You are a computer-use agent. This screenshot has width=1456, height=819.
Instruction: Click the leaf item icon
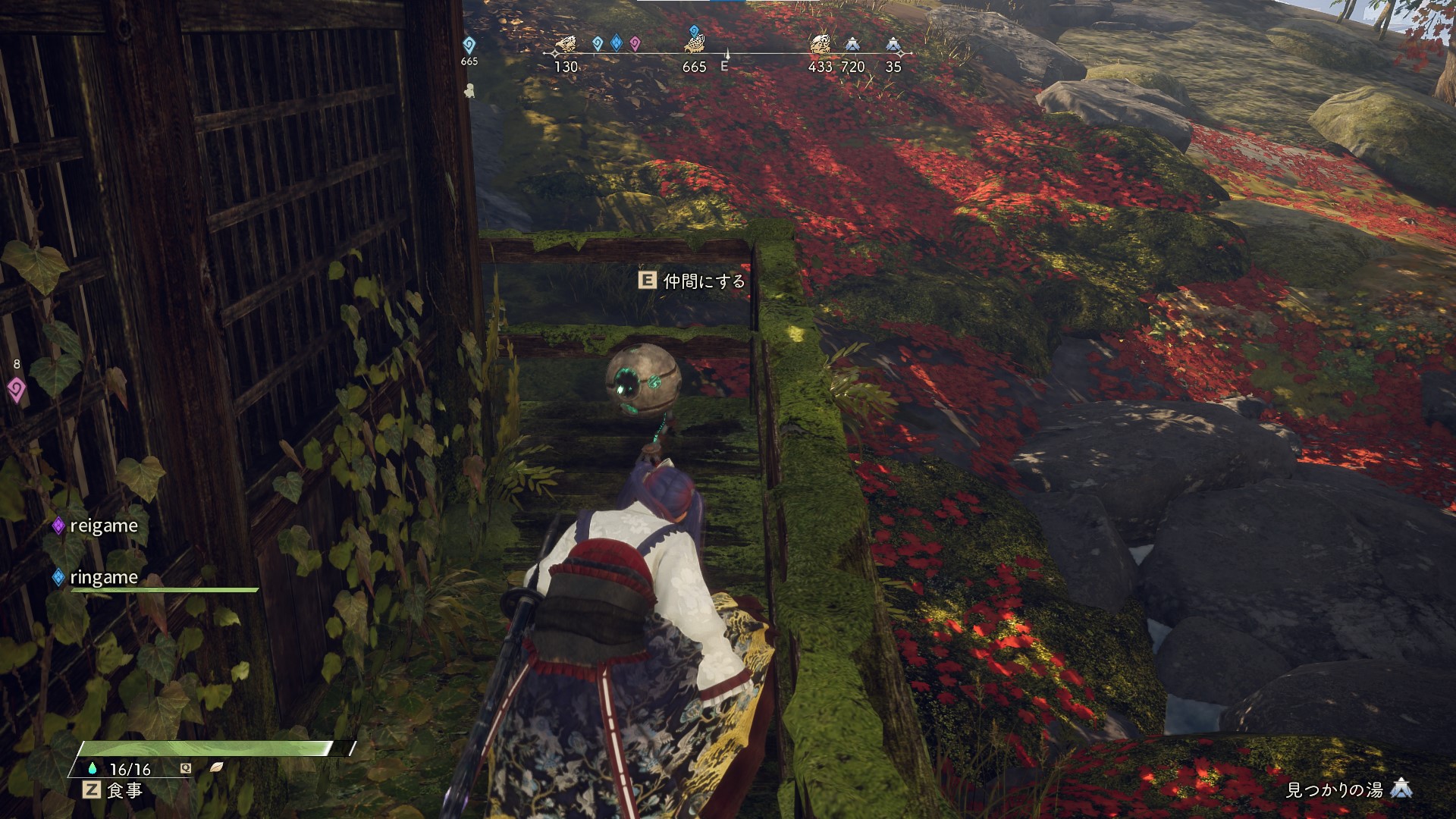[216, 767]
